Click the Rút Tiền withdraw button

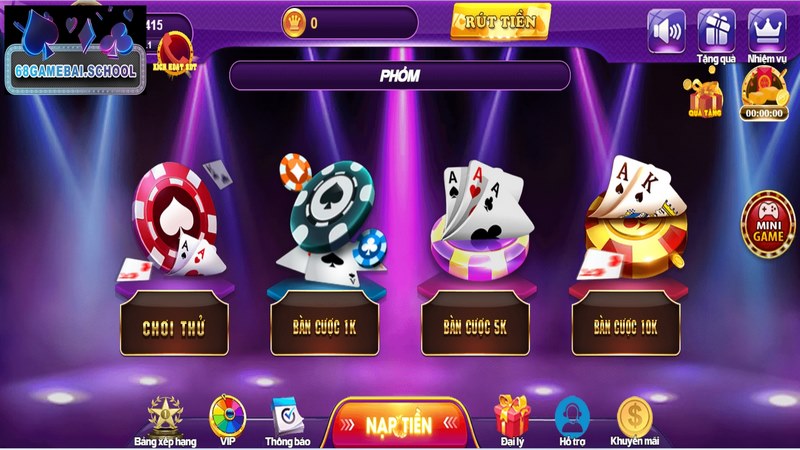click(500, 20)
